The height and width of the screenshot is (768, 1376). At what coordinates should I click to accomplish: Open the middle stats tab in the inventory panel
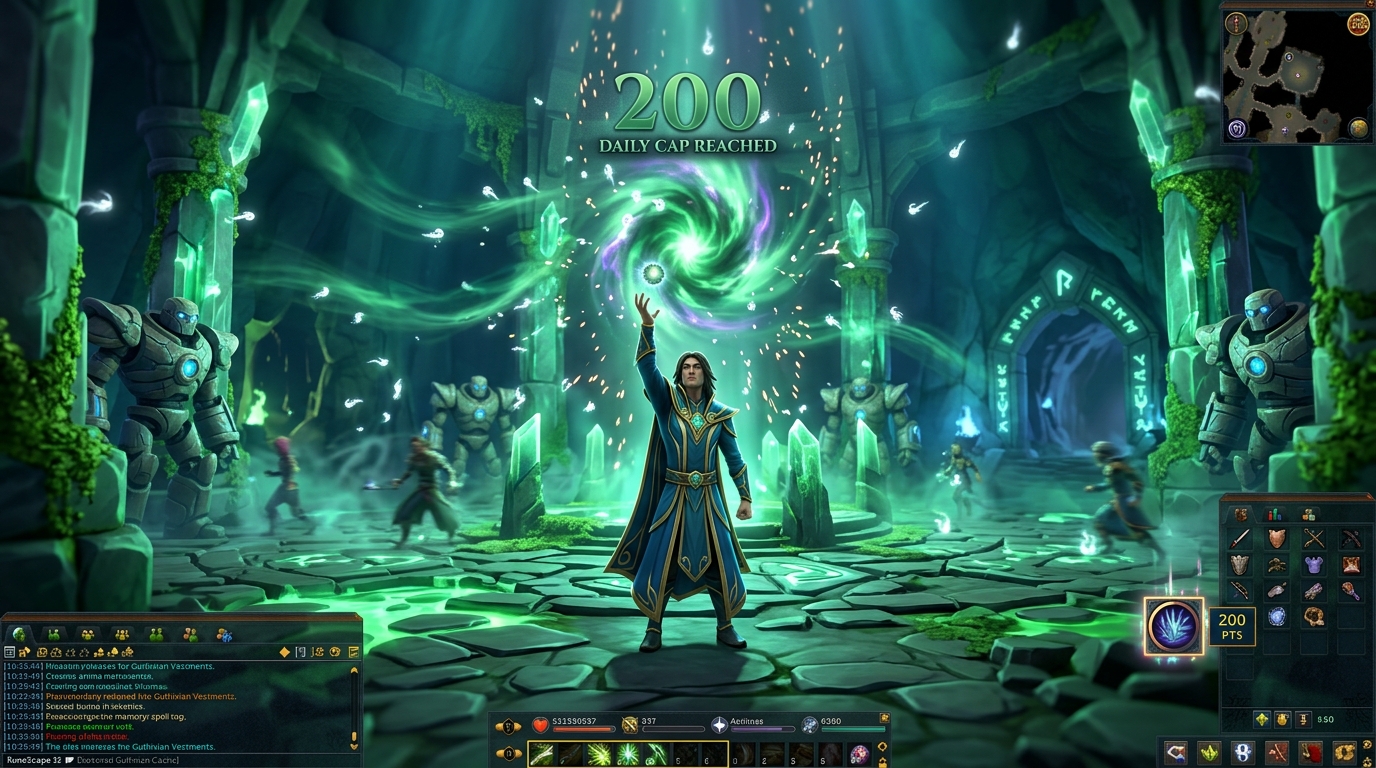[x=1274, y=514]
